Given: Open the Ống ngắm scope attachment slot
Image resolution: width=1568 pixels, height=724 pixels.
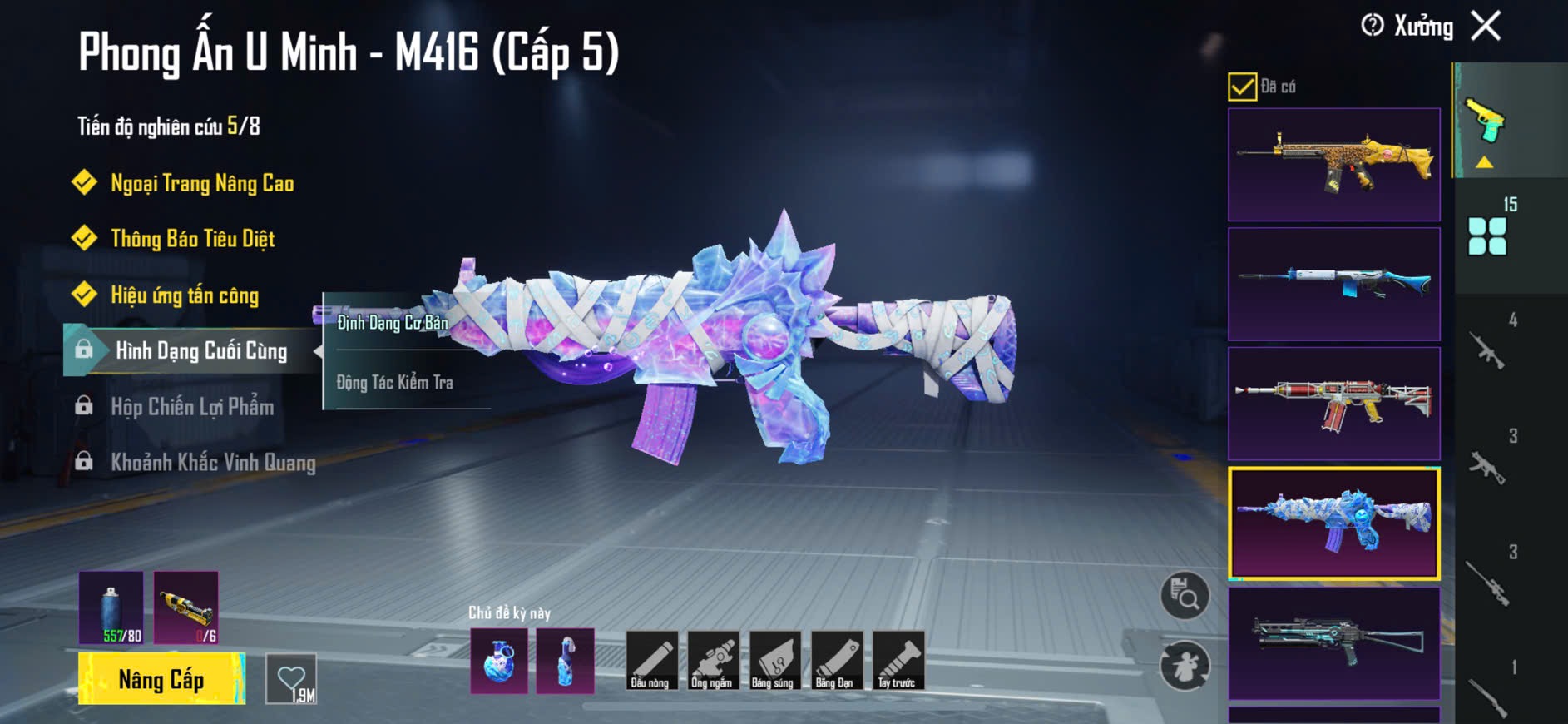Looking at the screenshot, I should pos(712,661).
